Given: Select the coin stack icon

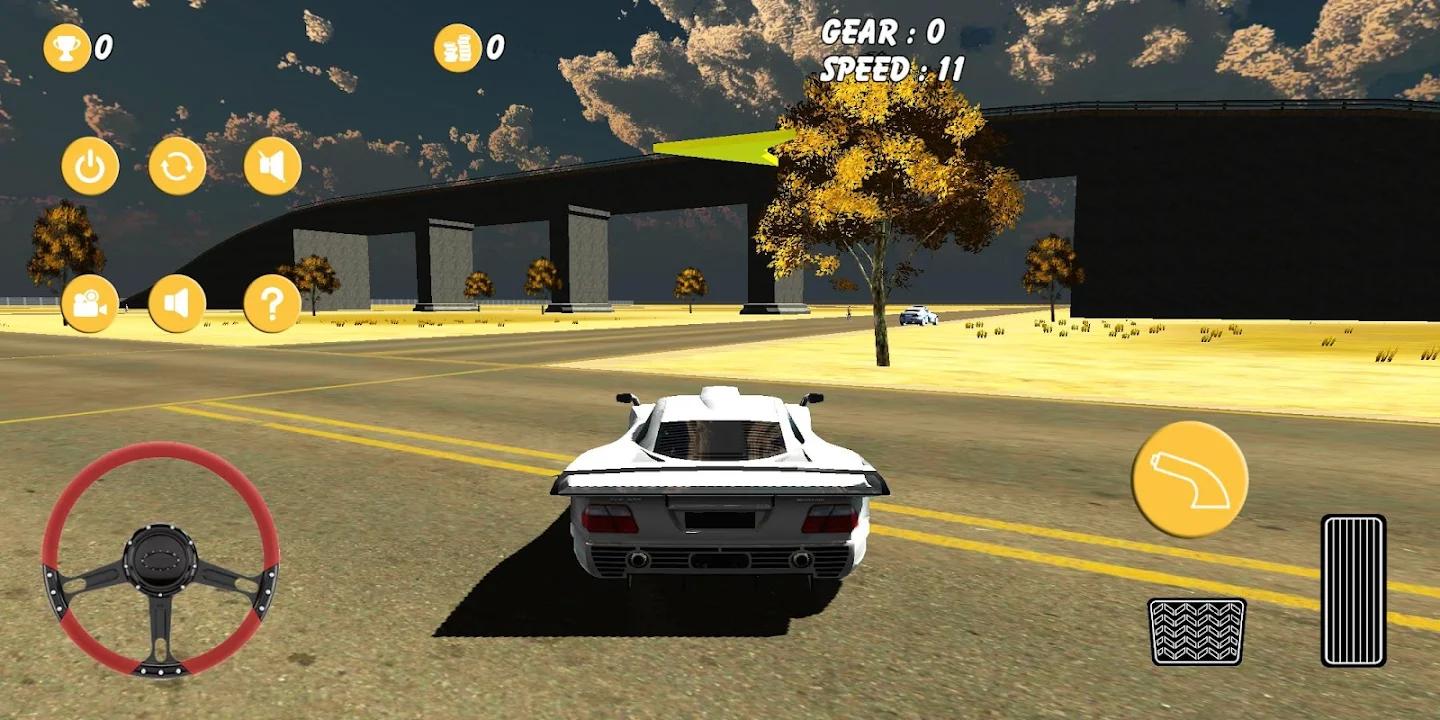Looking at the screenshot, I should (458, 47).
